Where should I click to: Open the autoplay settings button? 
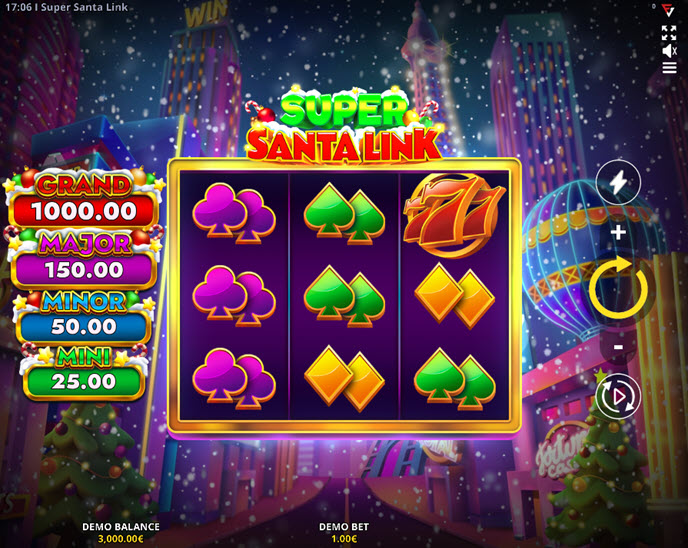click(x=618, y=396)
